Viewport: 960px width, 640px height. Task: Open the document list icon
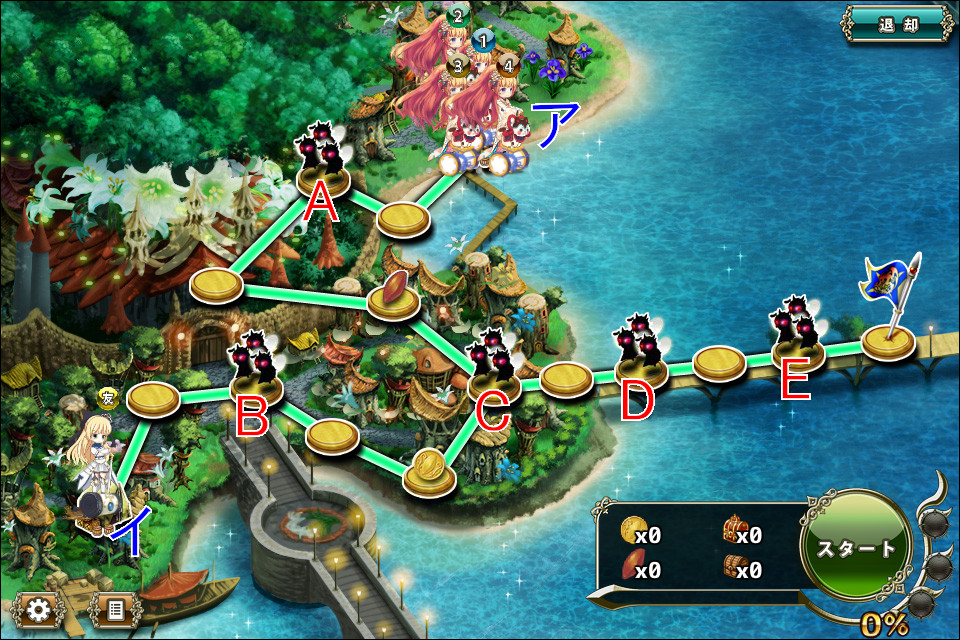coord(116,610)
